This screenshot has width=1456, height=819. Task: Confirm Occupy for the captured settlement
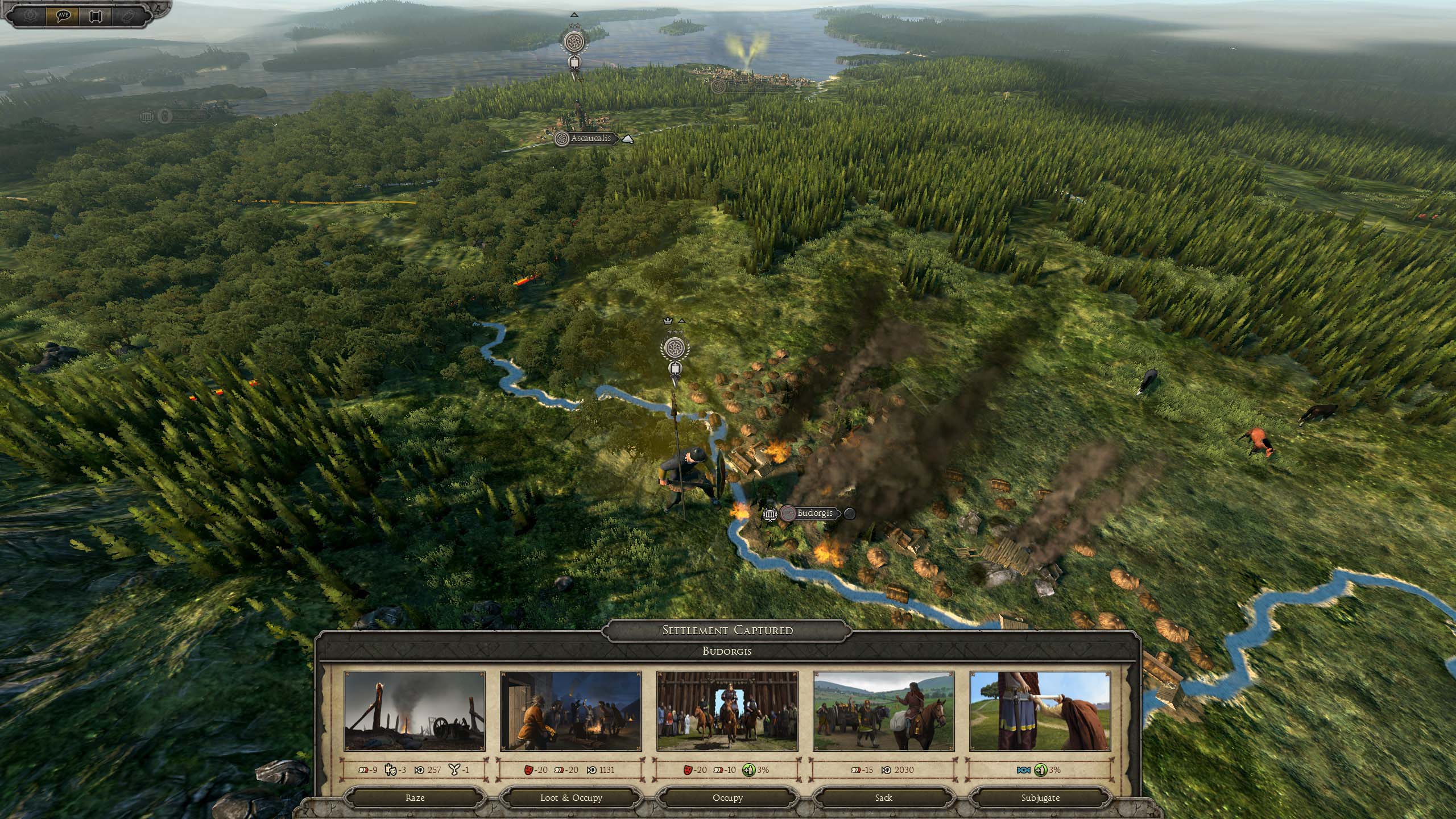pyautogui.click(x=727, y=797)
